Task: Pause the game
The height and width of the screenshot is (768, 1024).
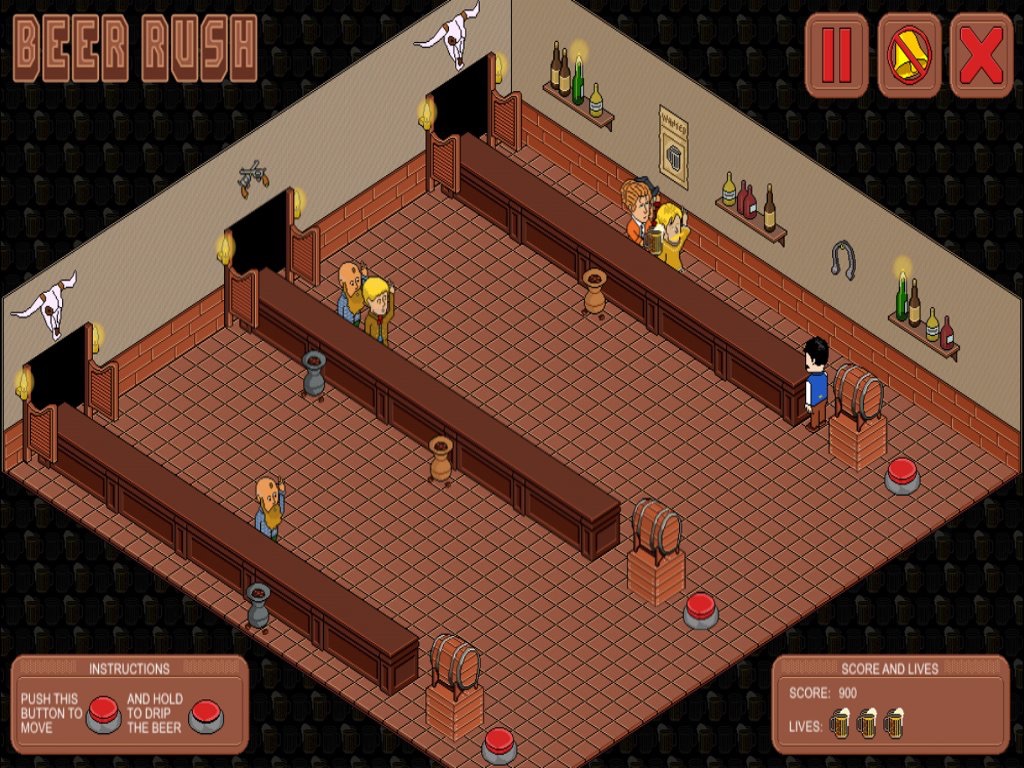Action: [x=837, y=56]
